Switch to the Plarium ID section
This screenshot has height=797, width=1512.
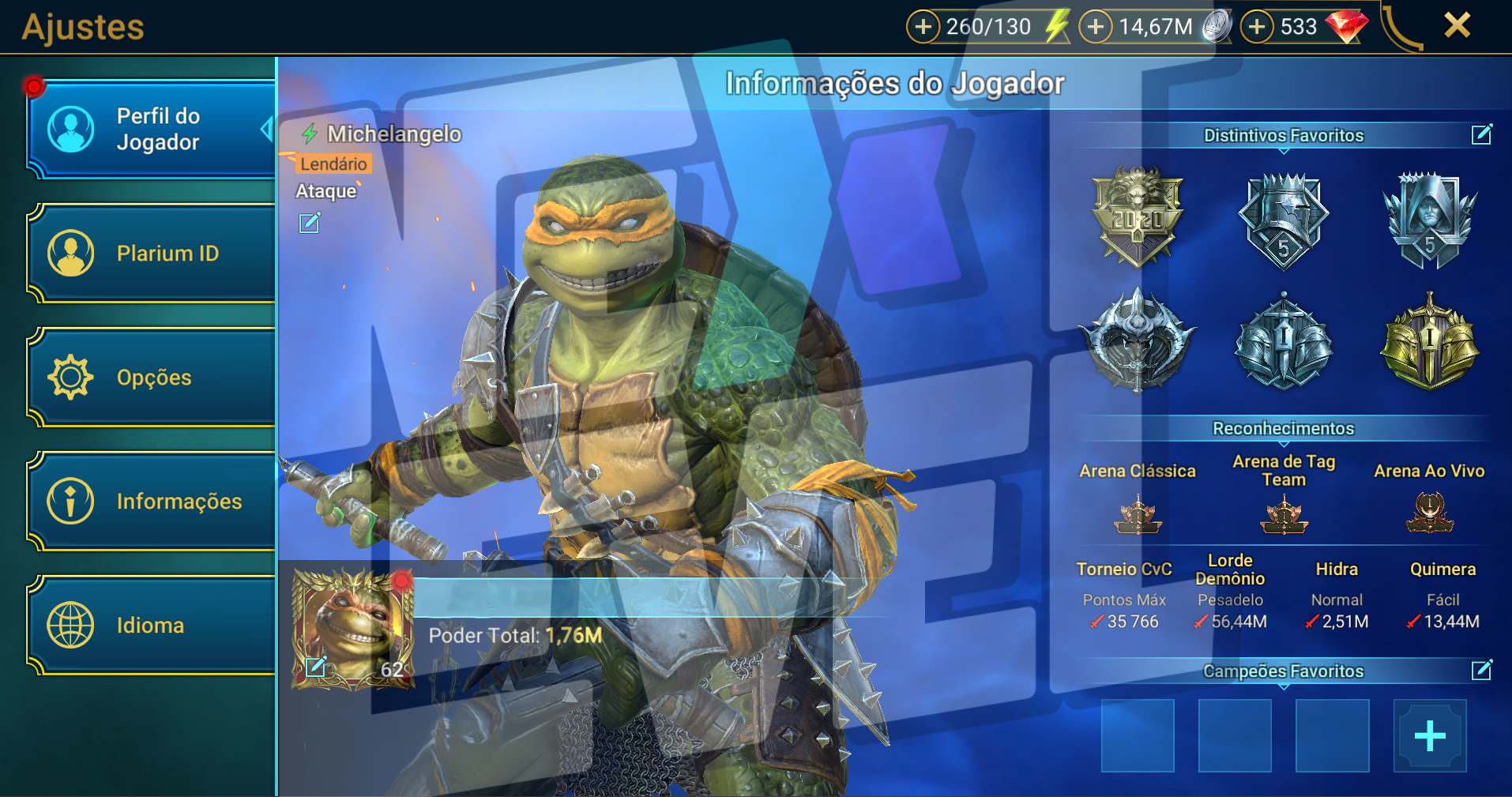click(152, 254)
